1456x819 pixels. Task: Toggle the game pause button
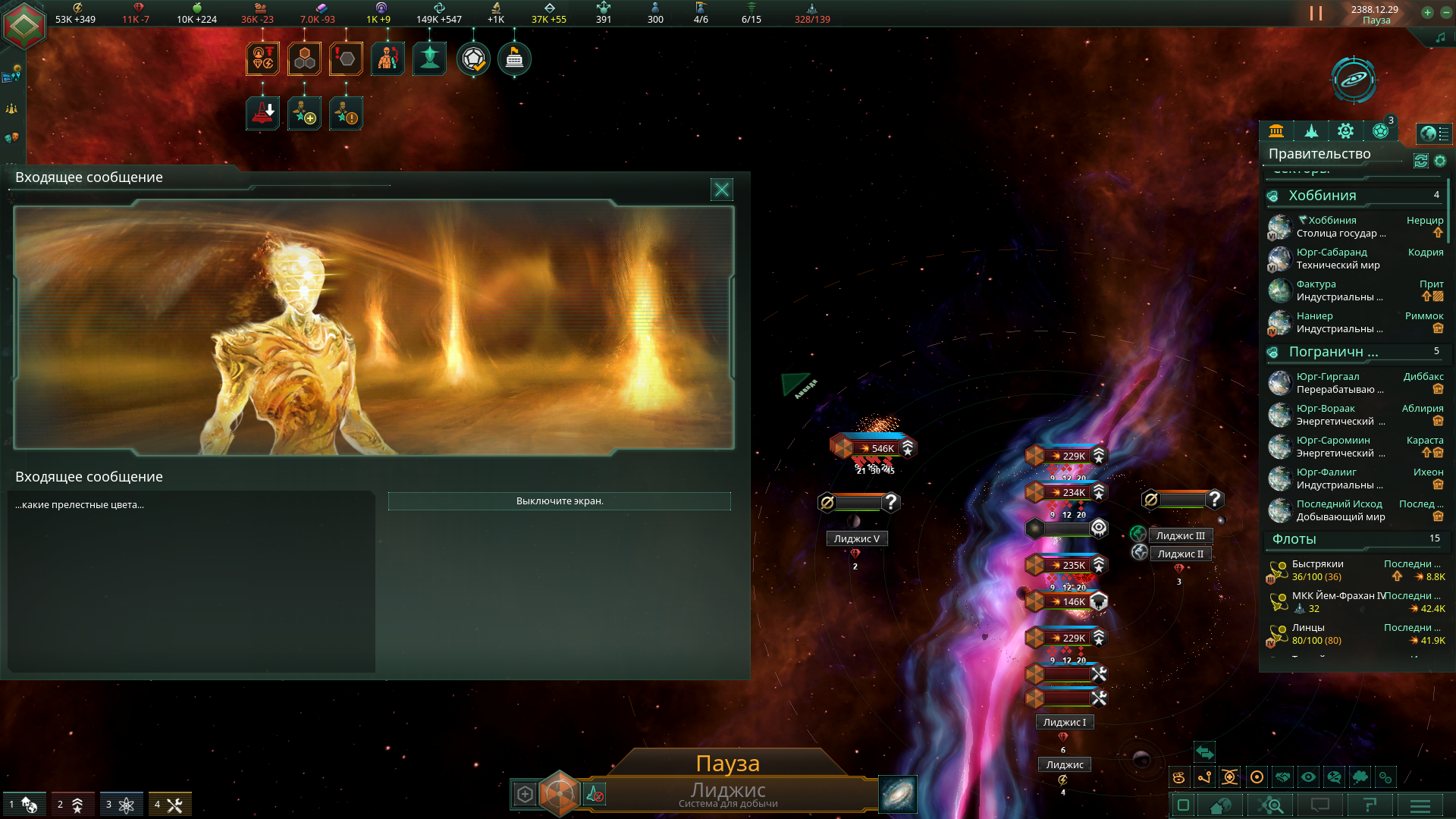point(1316,14)
